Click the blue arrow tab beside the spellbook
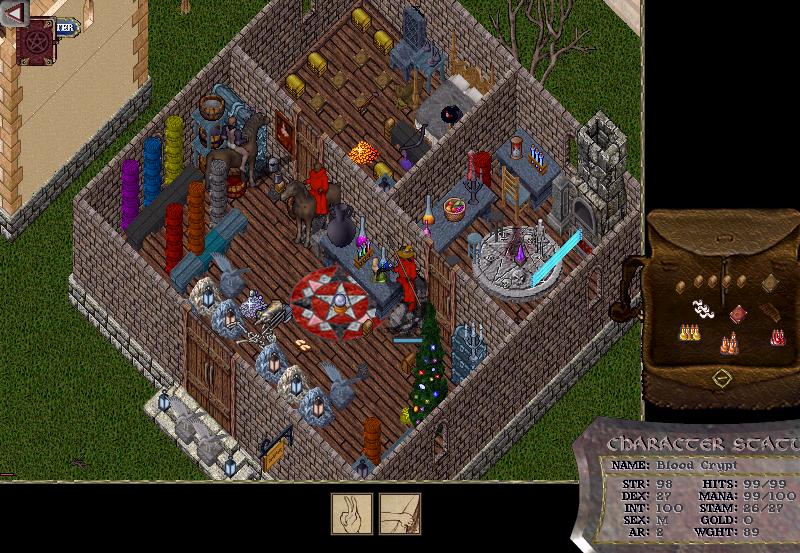The height and width of the screenshot is (553, 800). (66, 28)
